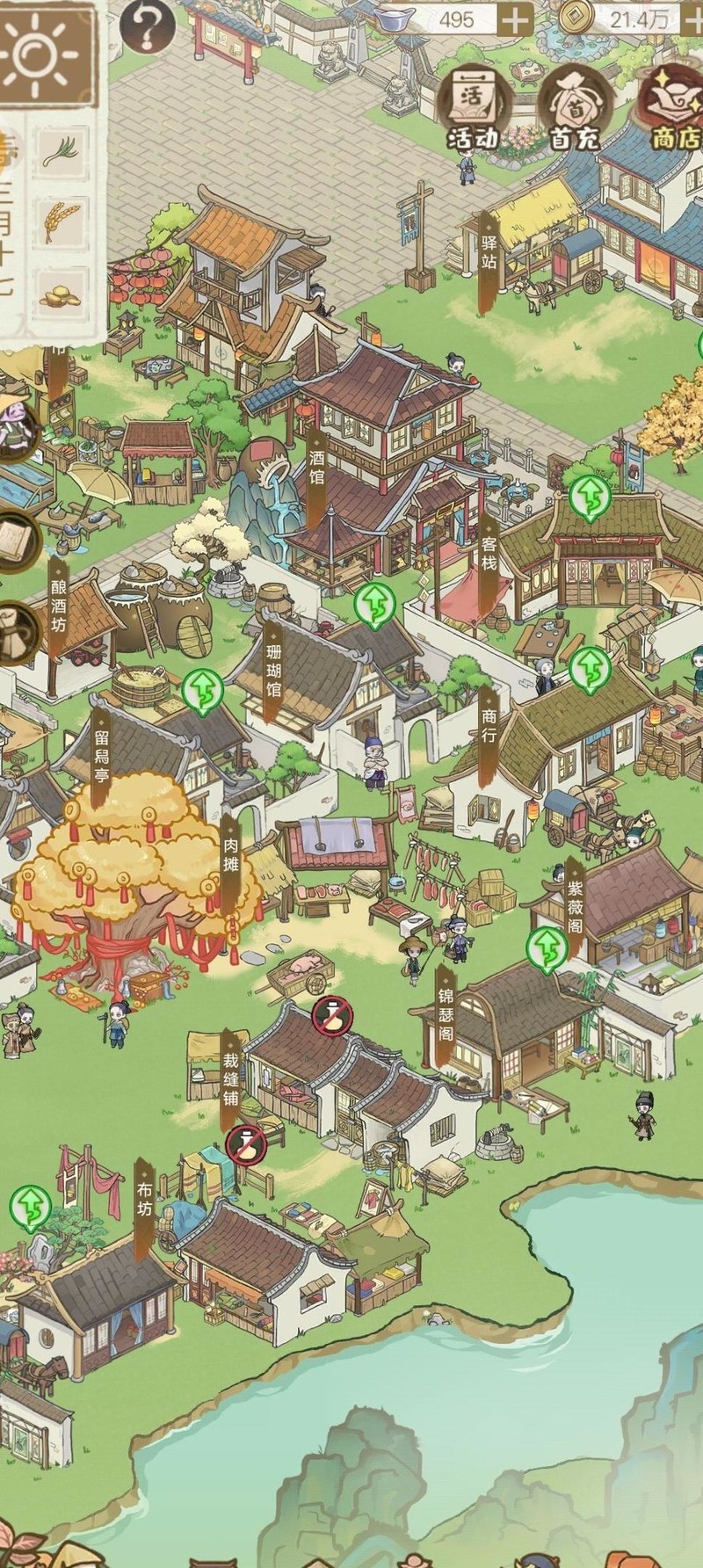Open the tied sack icon button
The width and height of the screenshot is (703, 1568).
tap(18, 633)
